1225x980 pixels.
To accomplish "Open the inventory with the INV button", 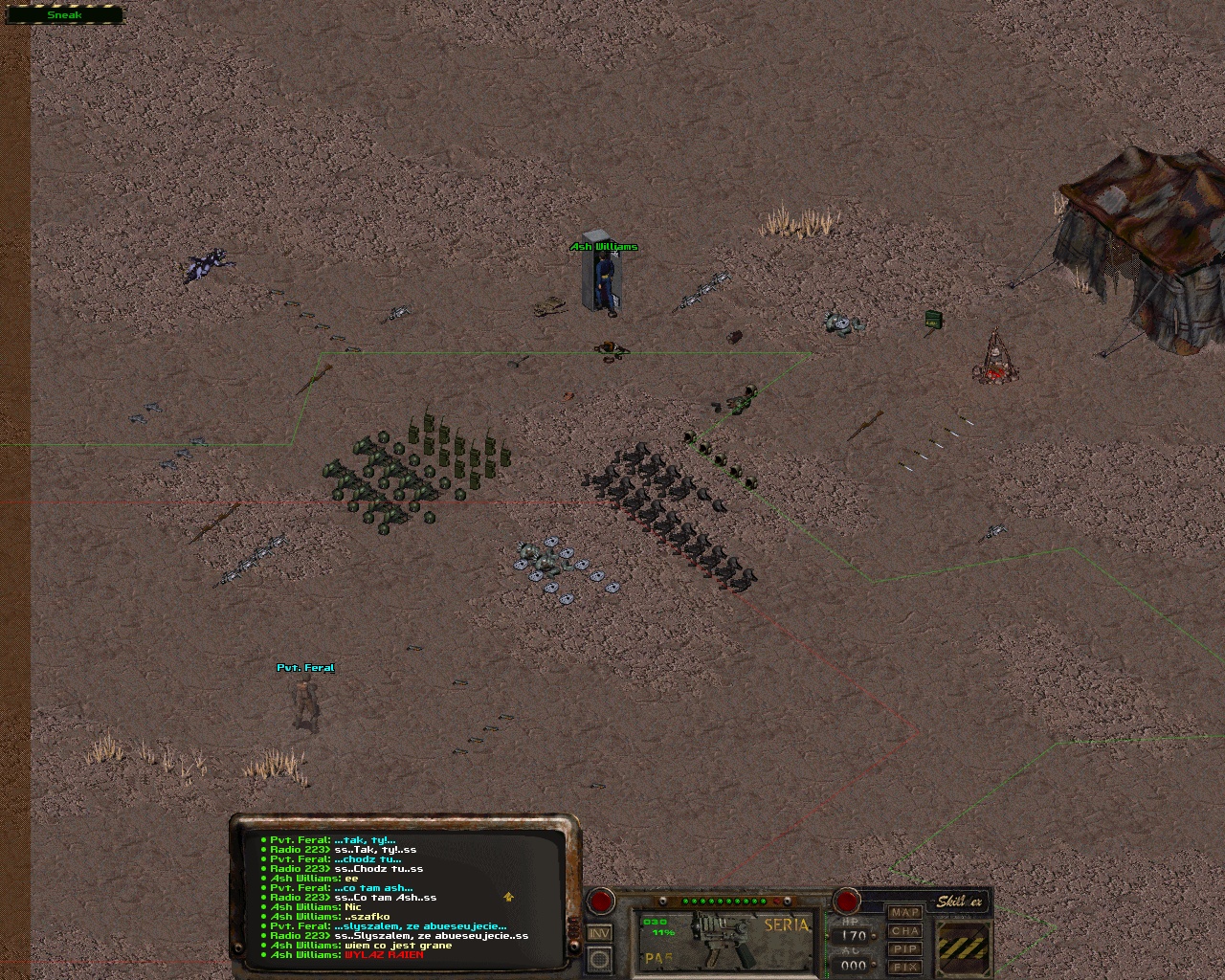I will (x=600, y=932).
